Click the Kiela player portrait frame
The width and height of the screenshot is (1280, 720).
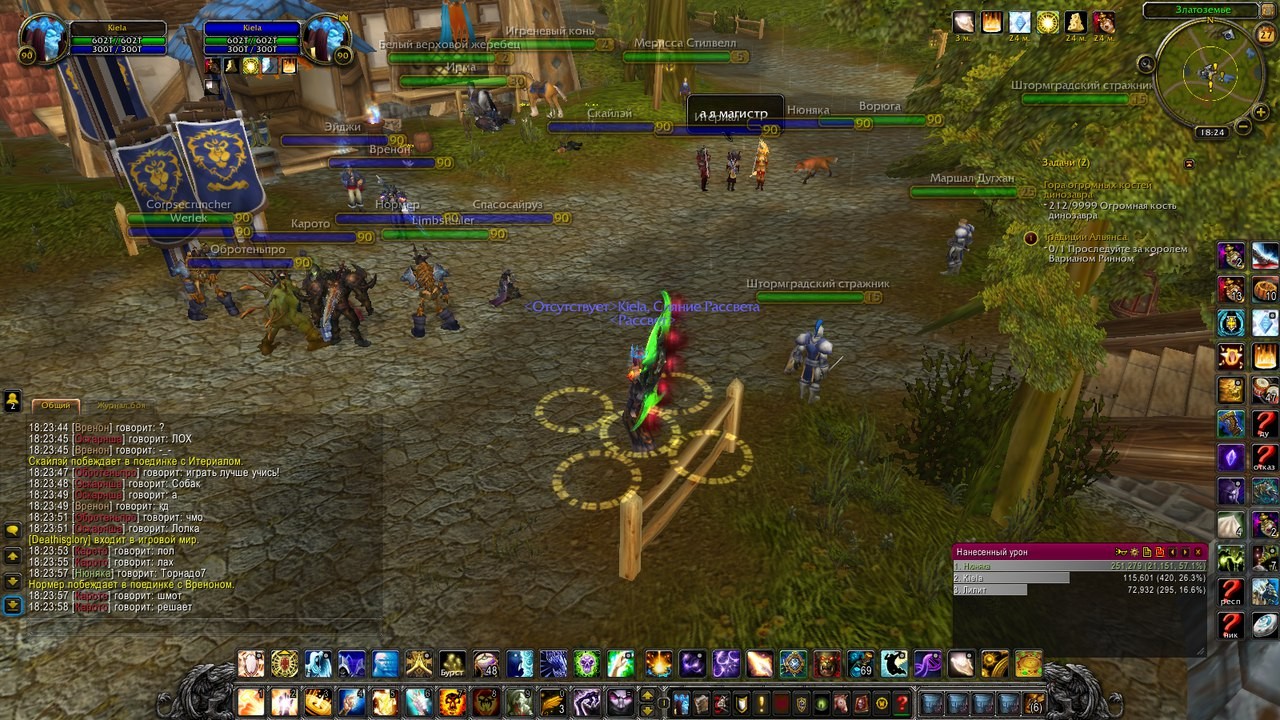(42, 40)
